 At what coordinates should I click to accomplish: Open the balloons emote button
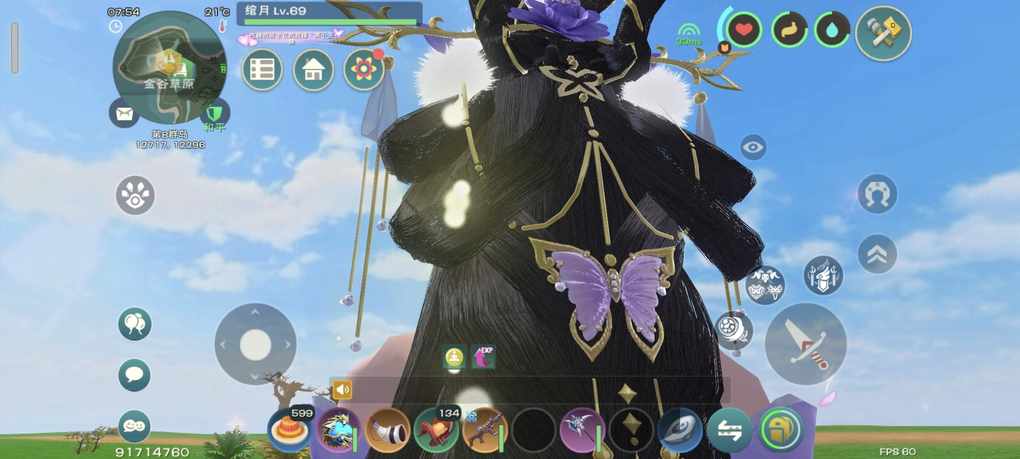[x=134, y=323]
